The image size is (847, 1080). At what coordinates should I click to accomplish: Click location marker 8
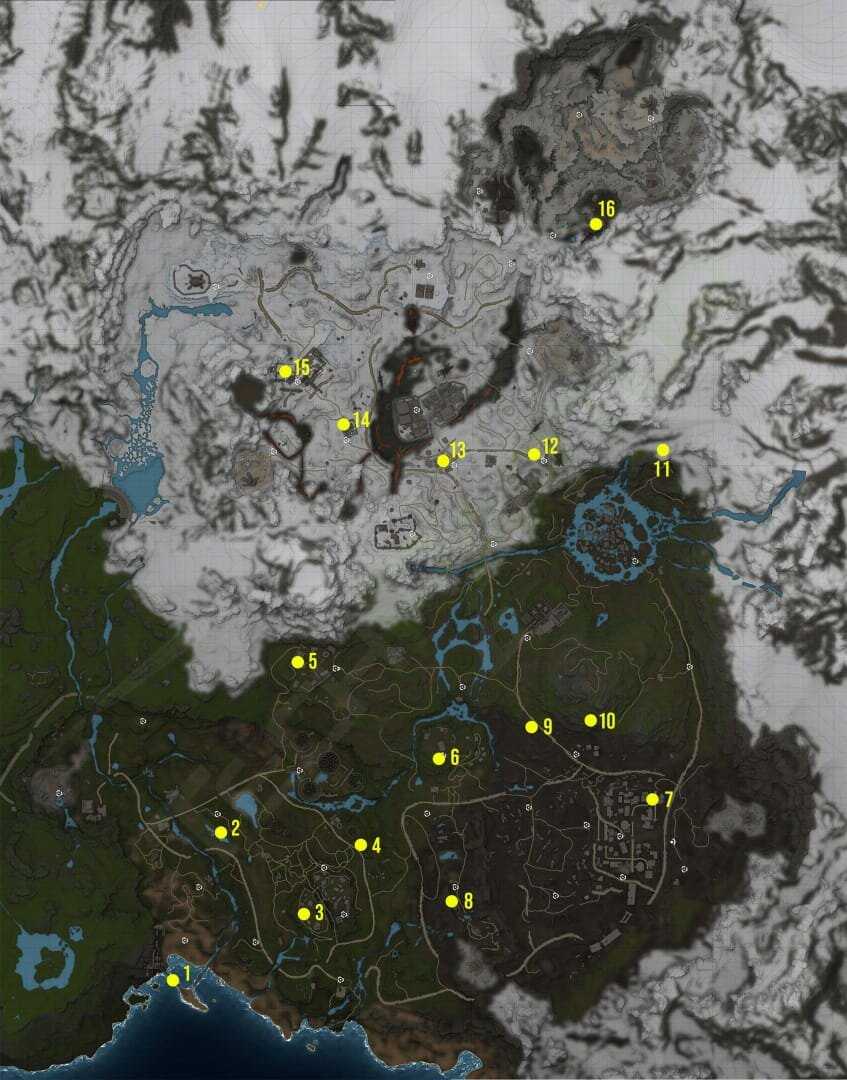pyautogui.click(x=452, y=901)
